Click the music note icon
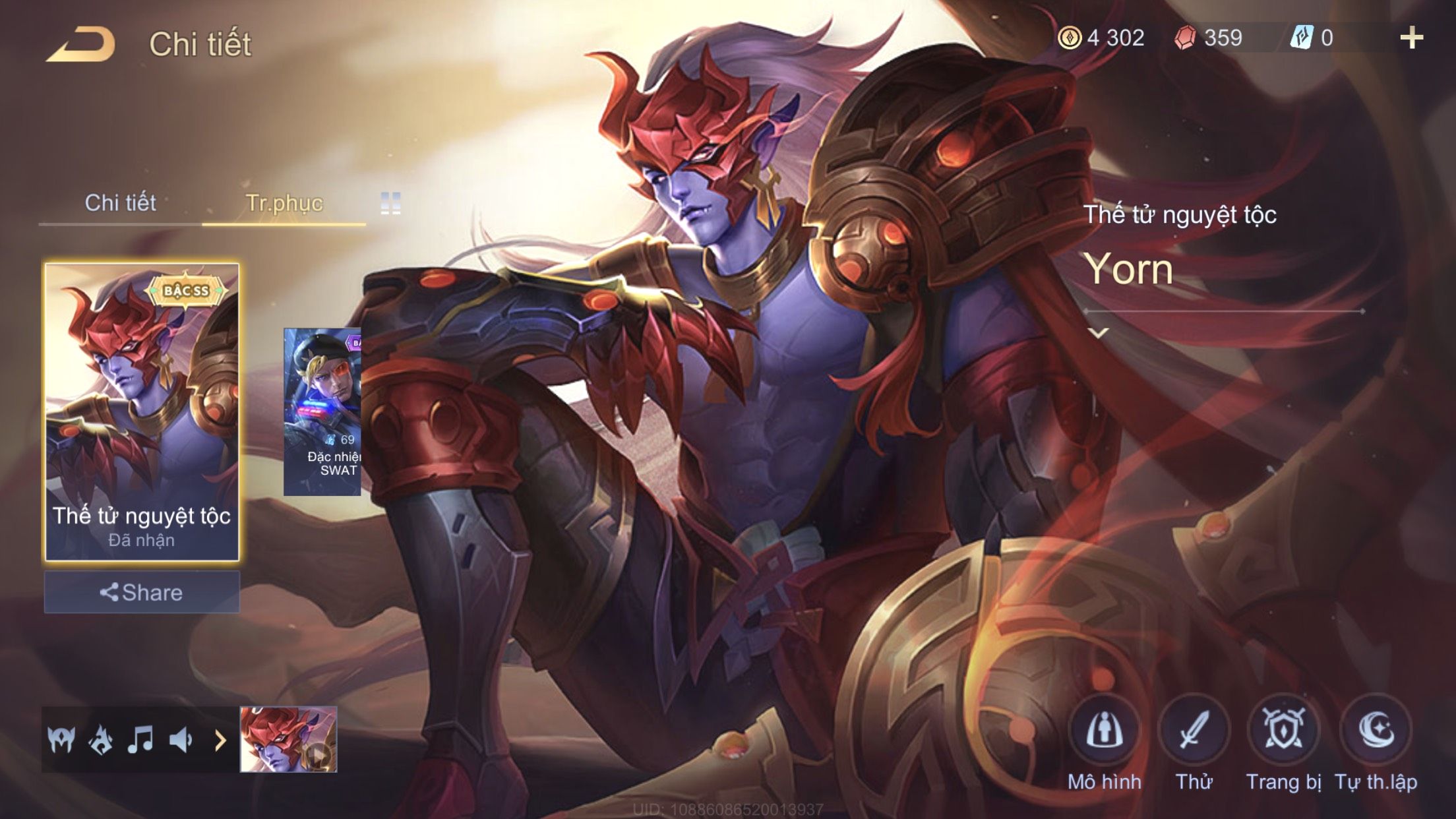 pos(140,740)
